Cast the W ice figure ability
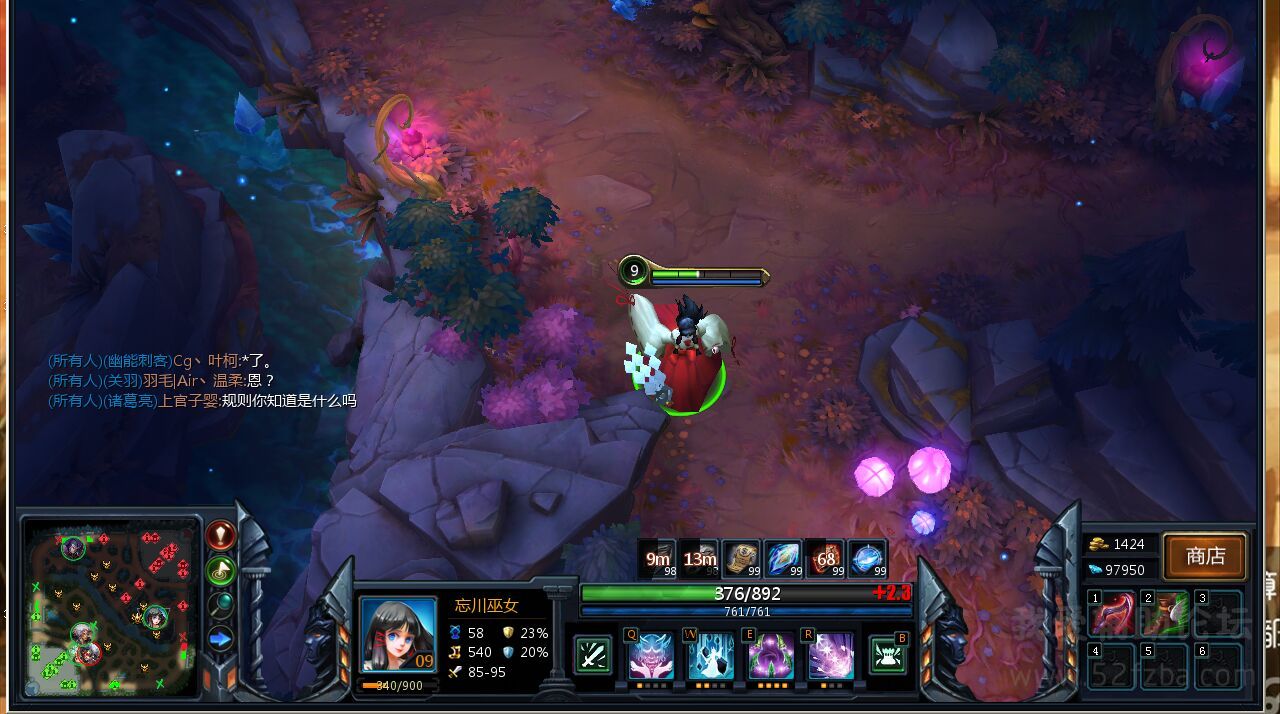 711,656
